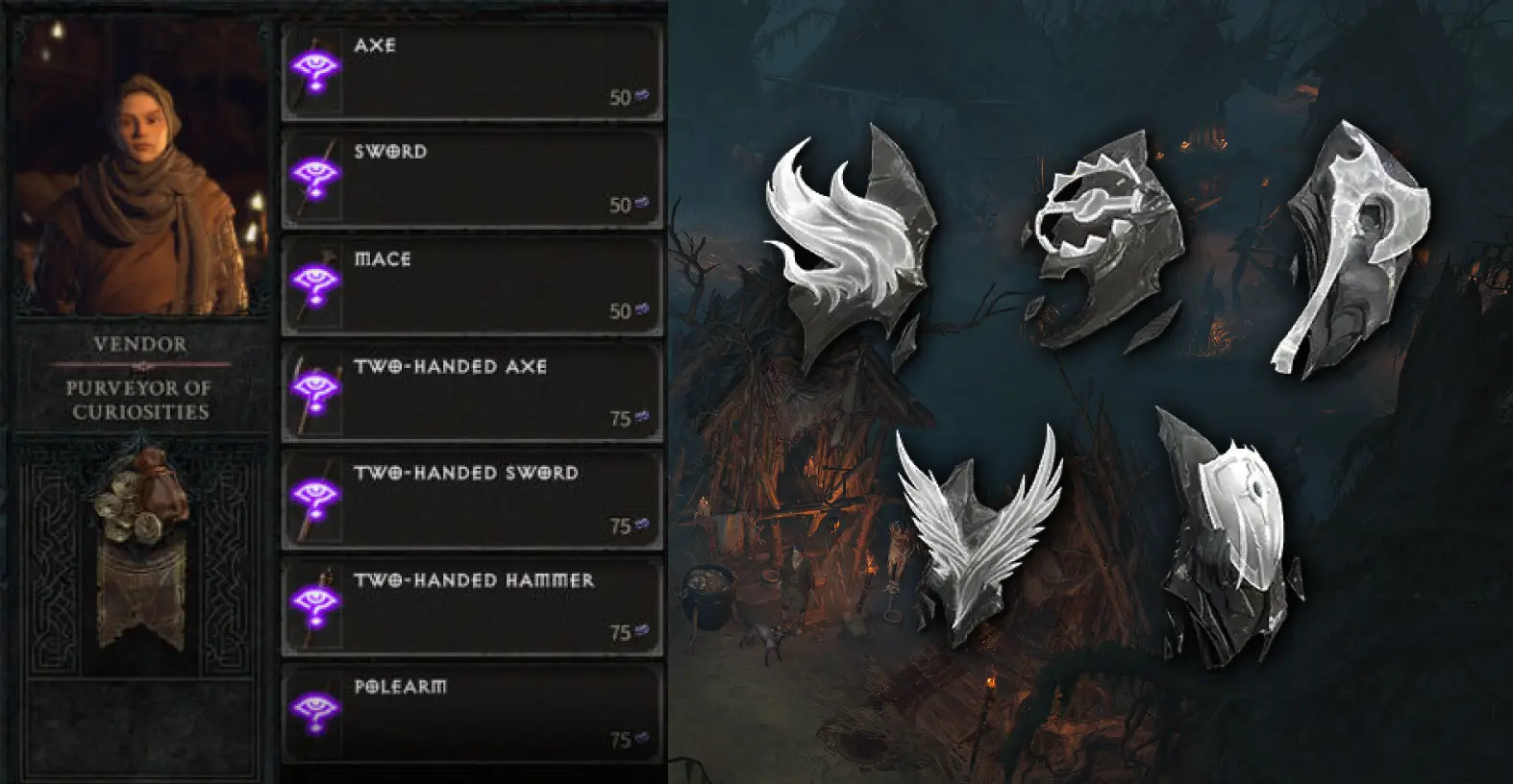Choose the Sword listing for 50 obols
Viewport: 1513px width, 784px height.
pyautogui.click(x=471, y=179)
